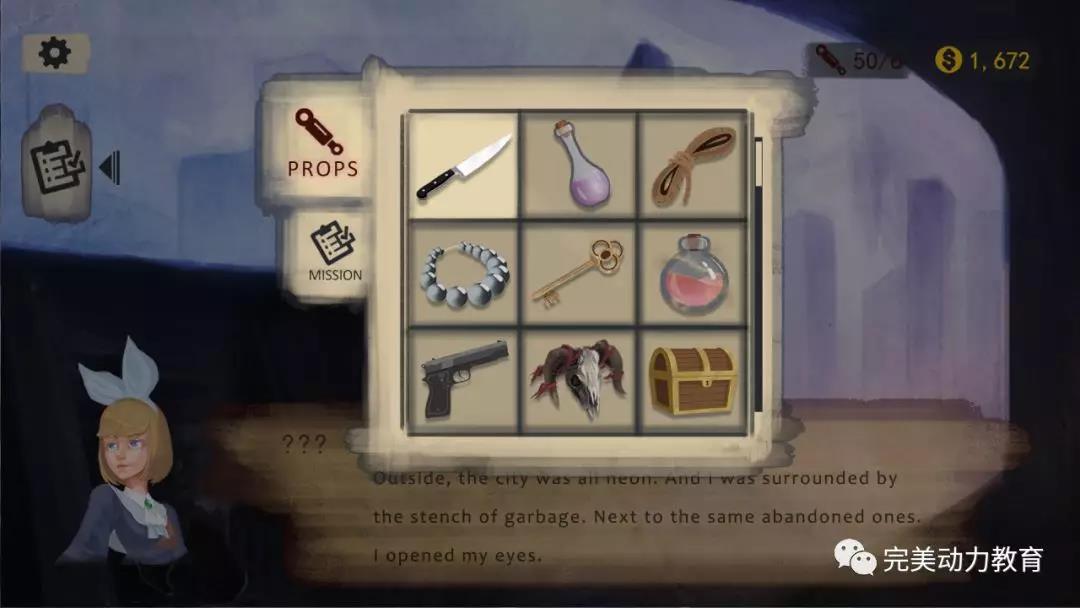The image size is (1080, 608).
Task: Select the purple potion flask slot
Action: (580, 165)
